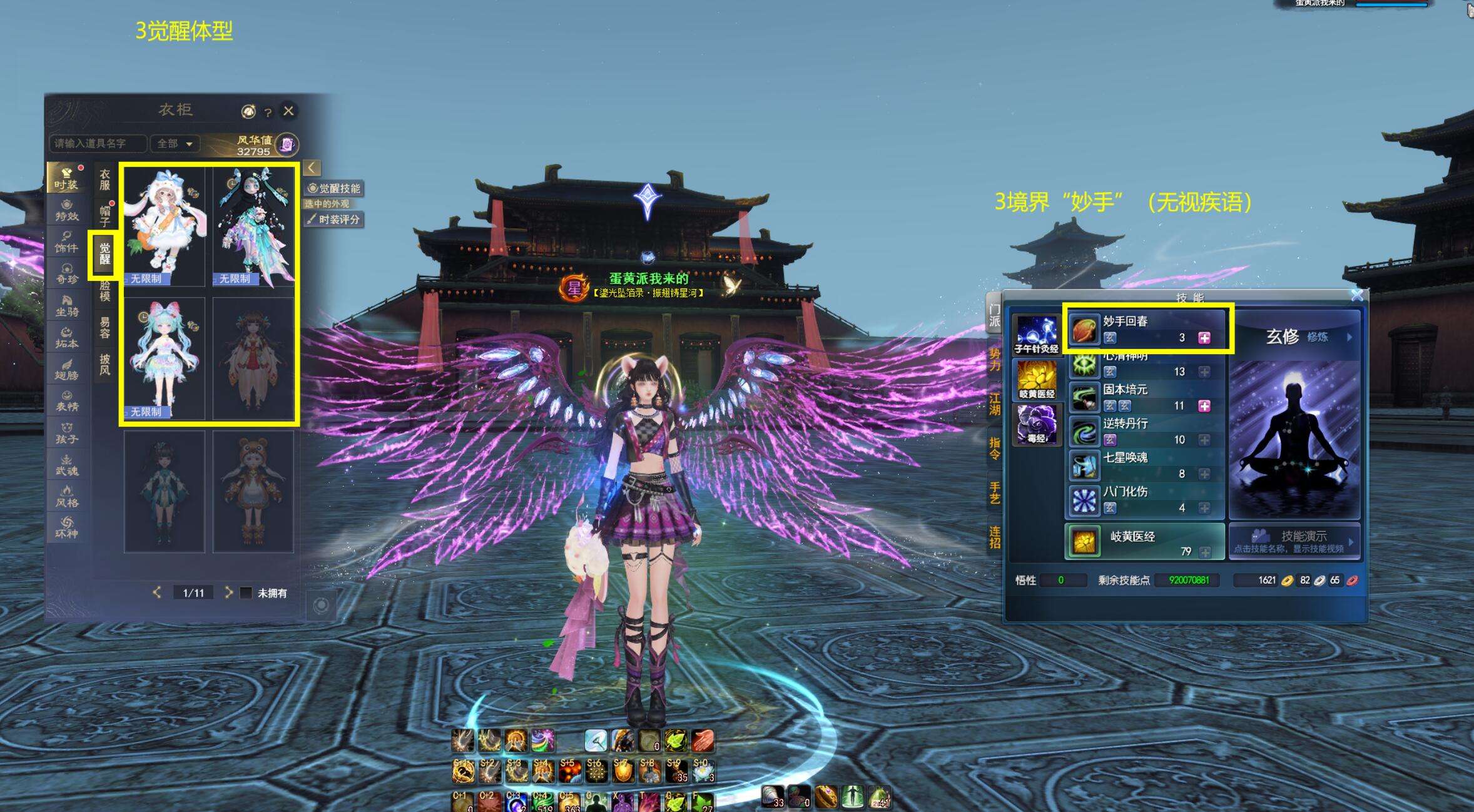Screen dimensions: 1474x812
Task: Type in the 请输入道具名字 search field
Action: [x=98, y=144]
